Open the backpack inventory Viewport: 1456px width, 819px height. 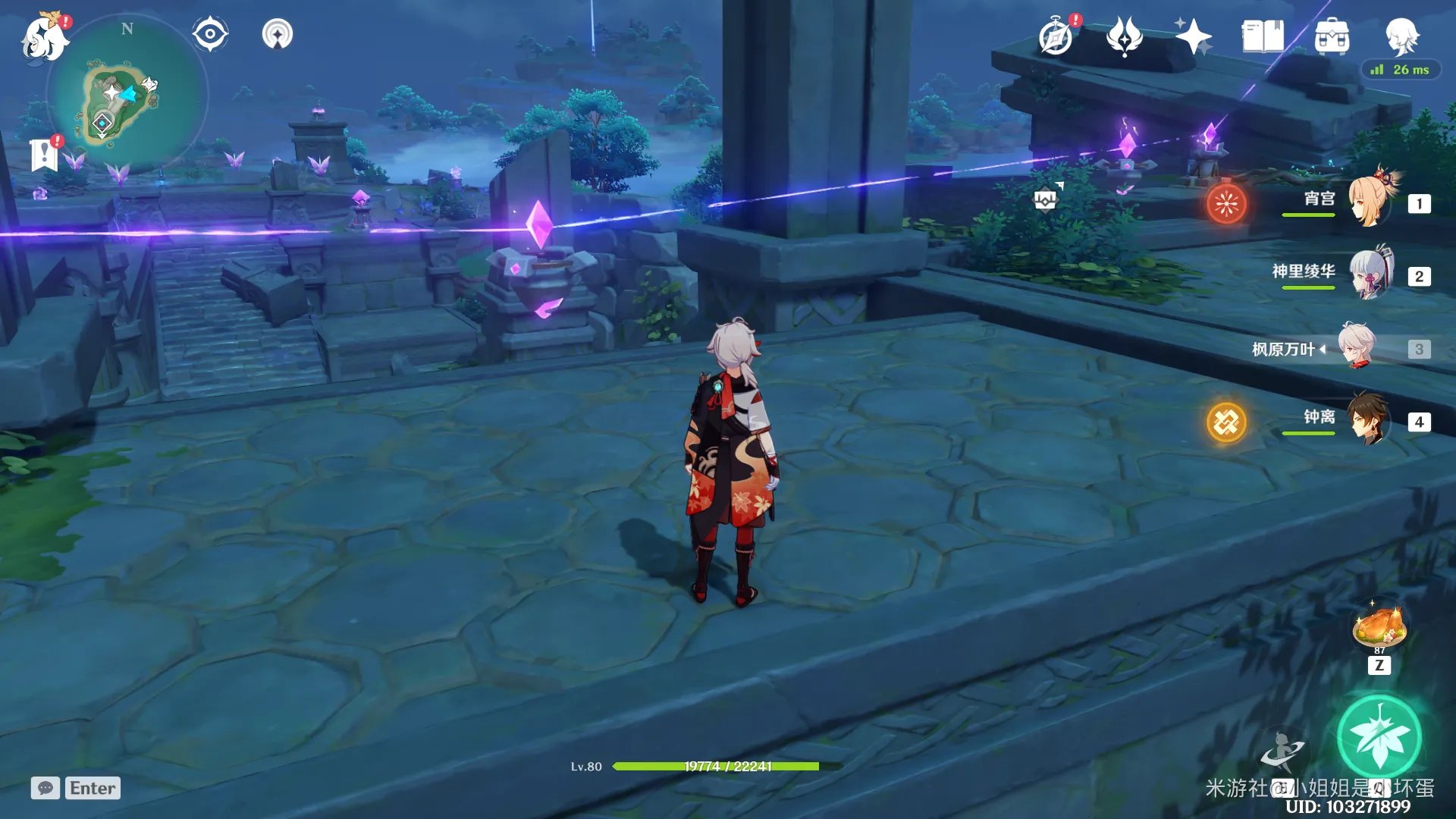(x=1332, y=36)
